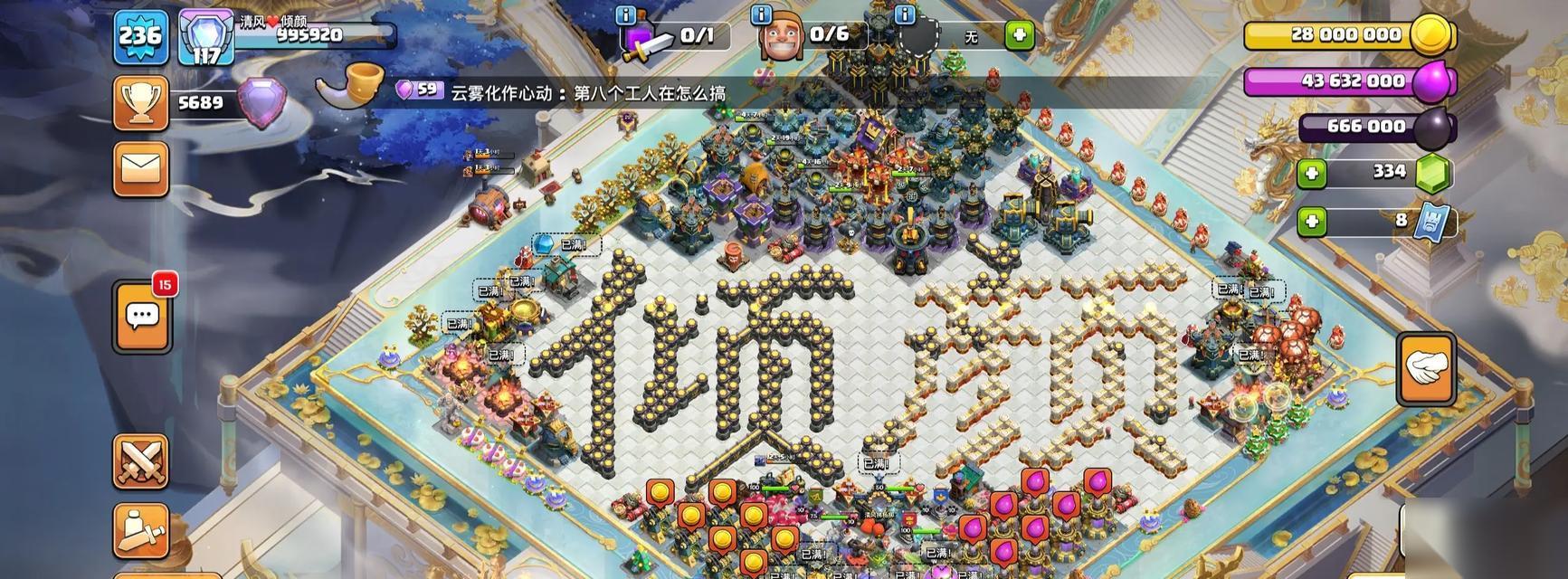
Task: Add more gems with the green plus
Action: pos(1311,173)
